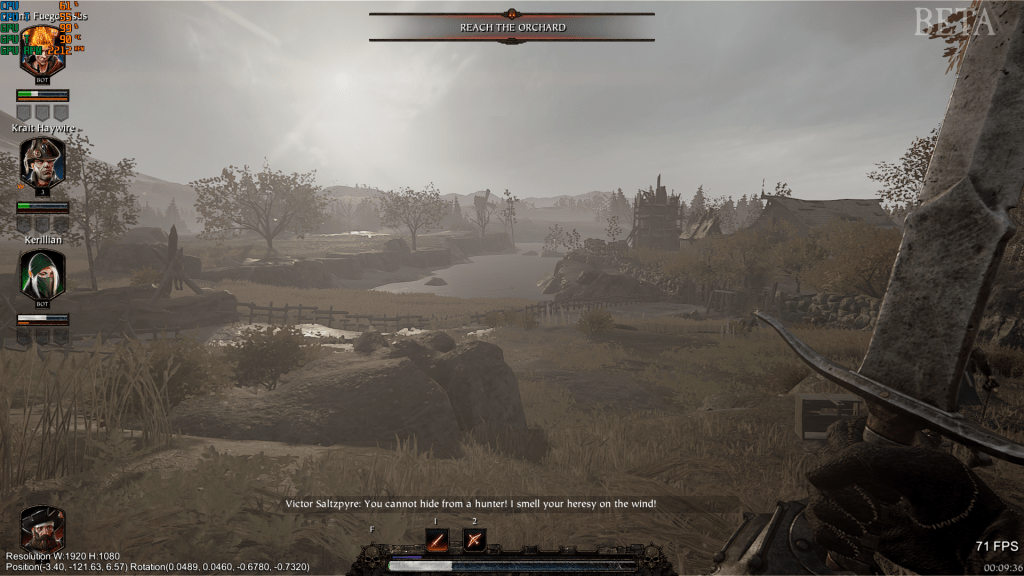Click Kerillian's teammate portrait
The width and height of the screenshot is (1024, 576).
coord(43,274)
